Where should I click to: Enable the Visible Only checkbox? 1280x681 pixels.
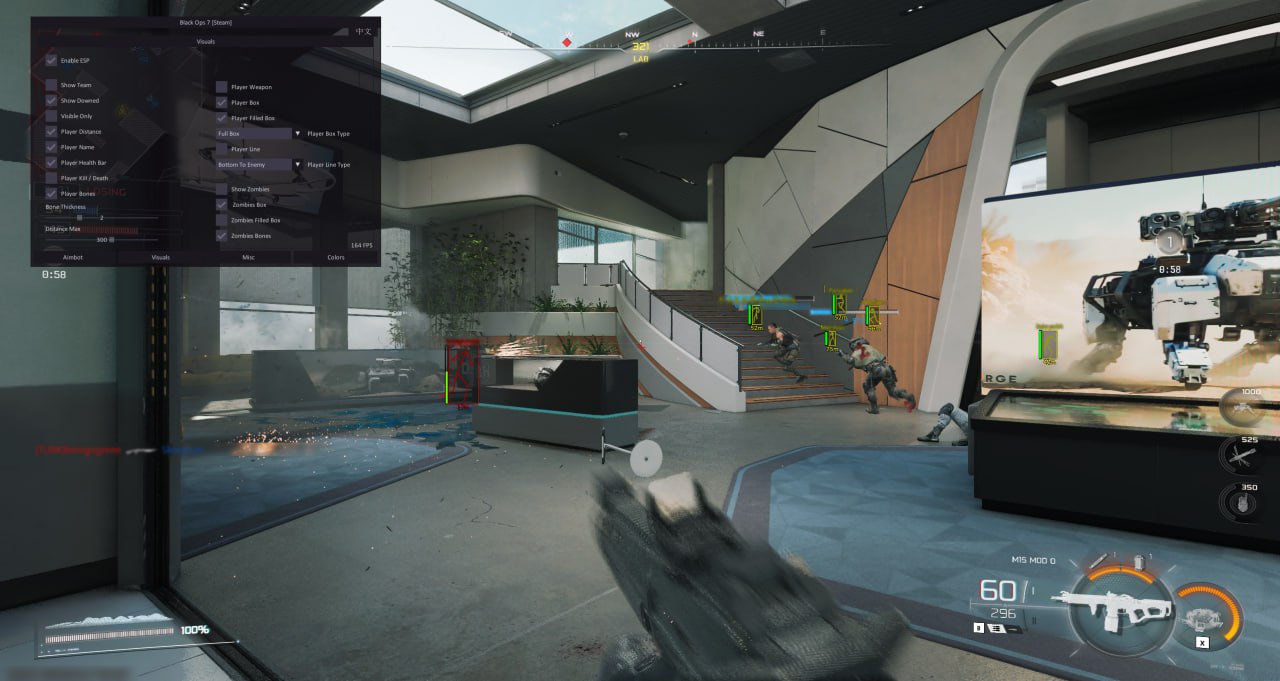click(x=51, y=116)
